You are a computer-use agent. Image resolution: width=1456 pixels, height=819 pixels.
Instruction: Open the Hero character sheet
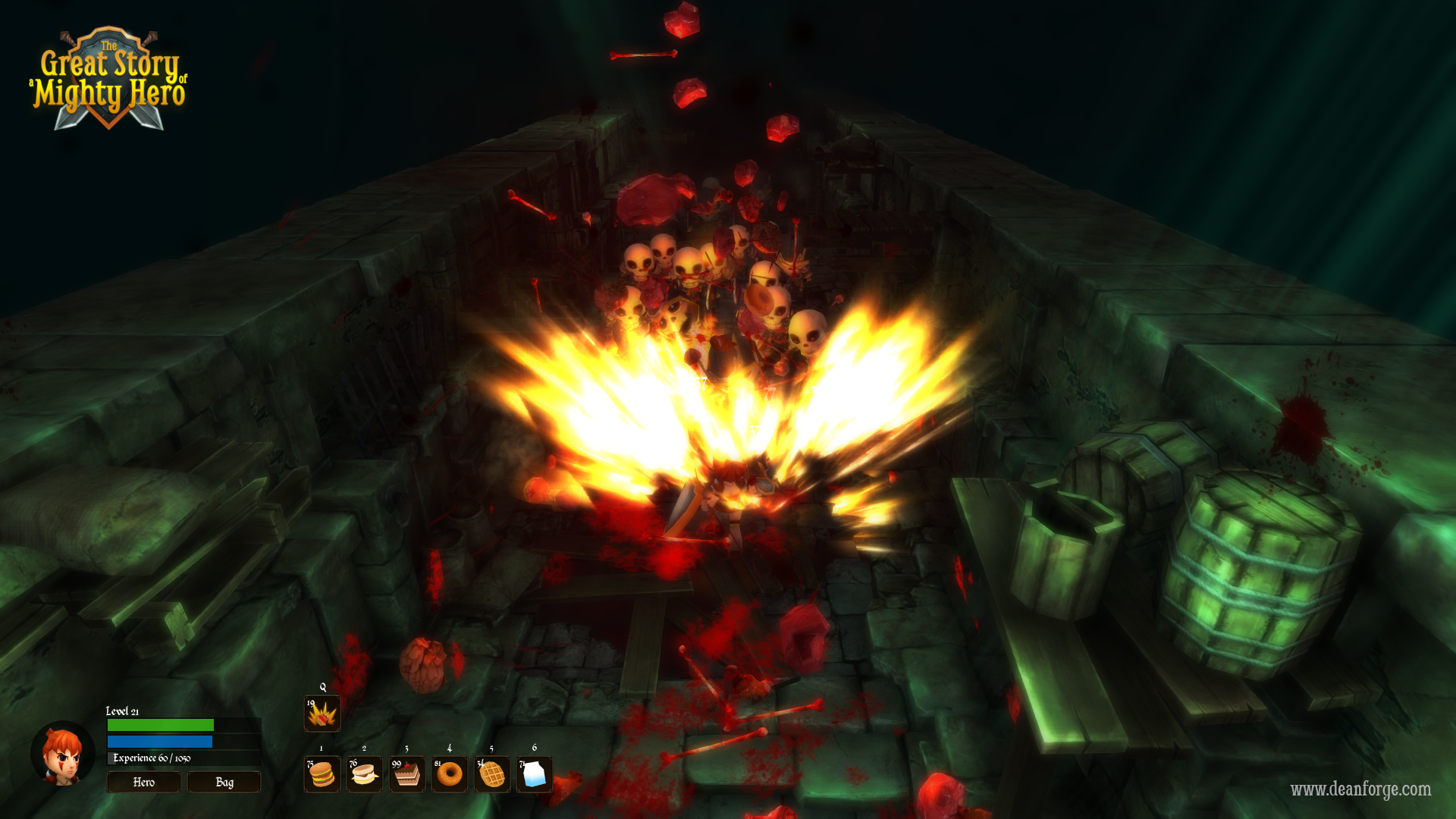143,782
